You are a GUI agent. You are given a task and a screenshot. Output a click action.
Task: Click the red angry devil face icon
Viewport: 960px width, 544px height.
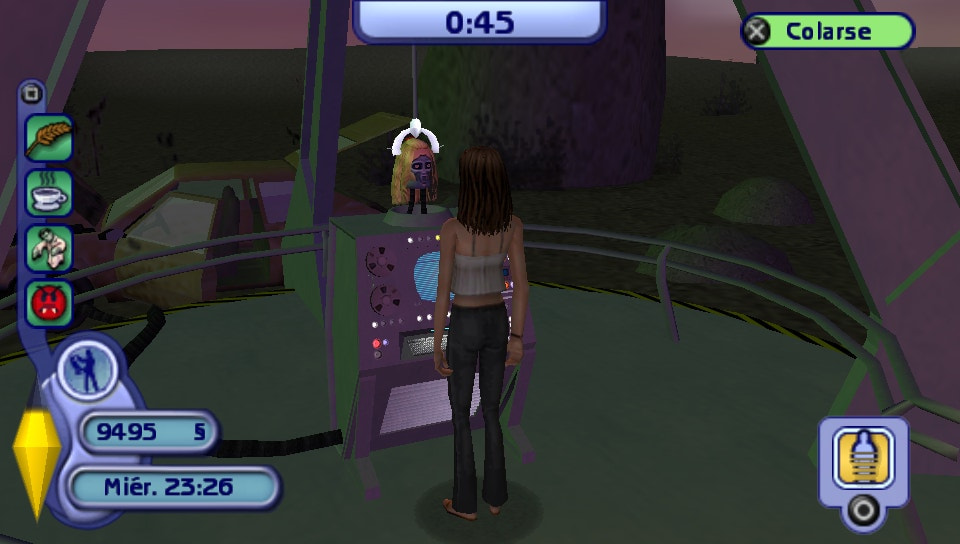click(49, 303)
